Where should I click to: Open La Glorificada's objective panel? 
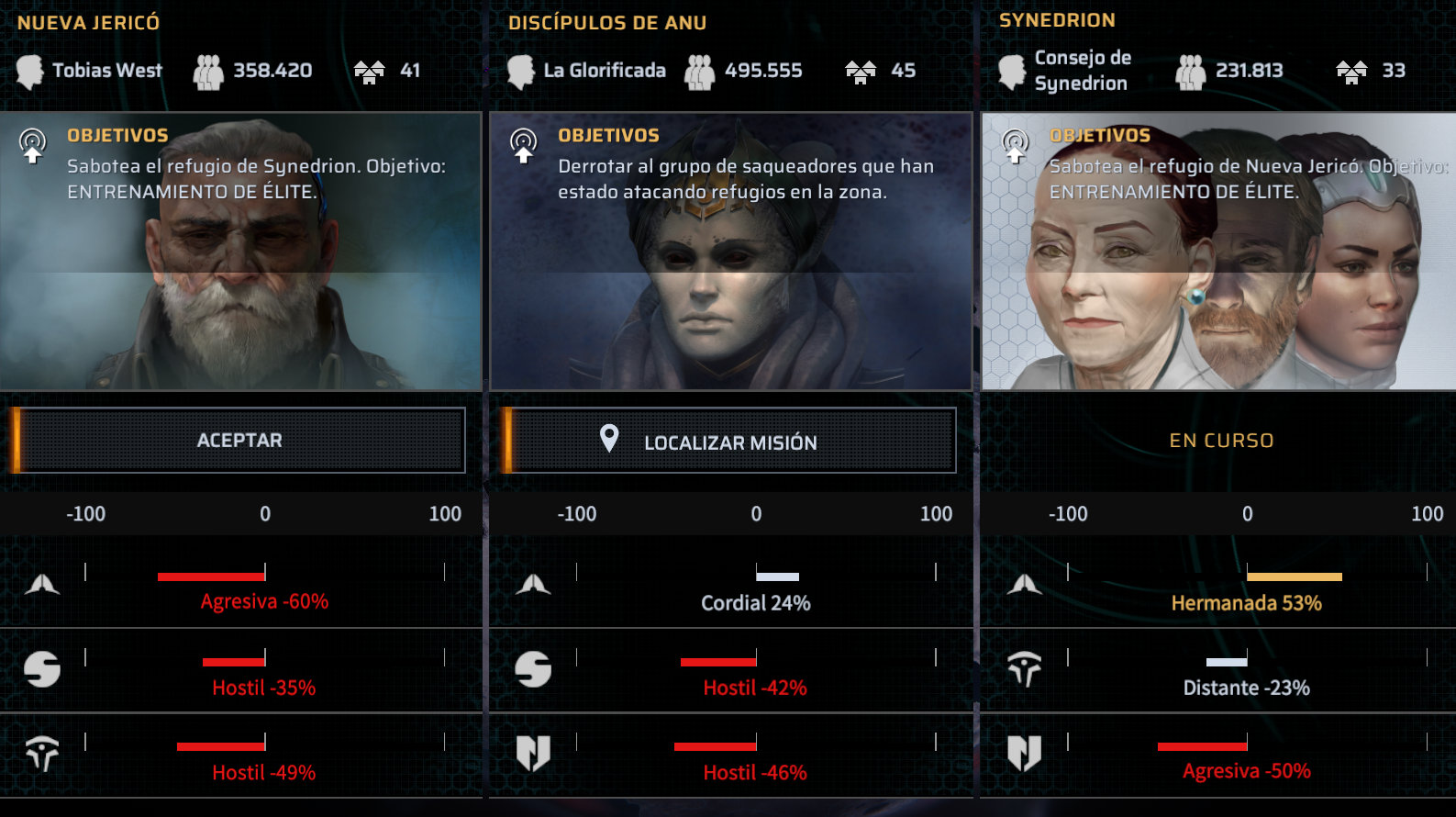(730, 251)
